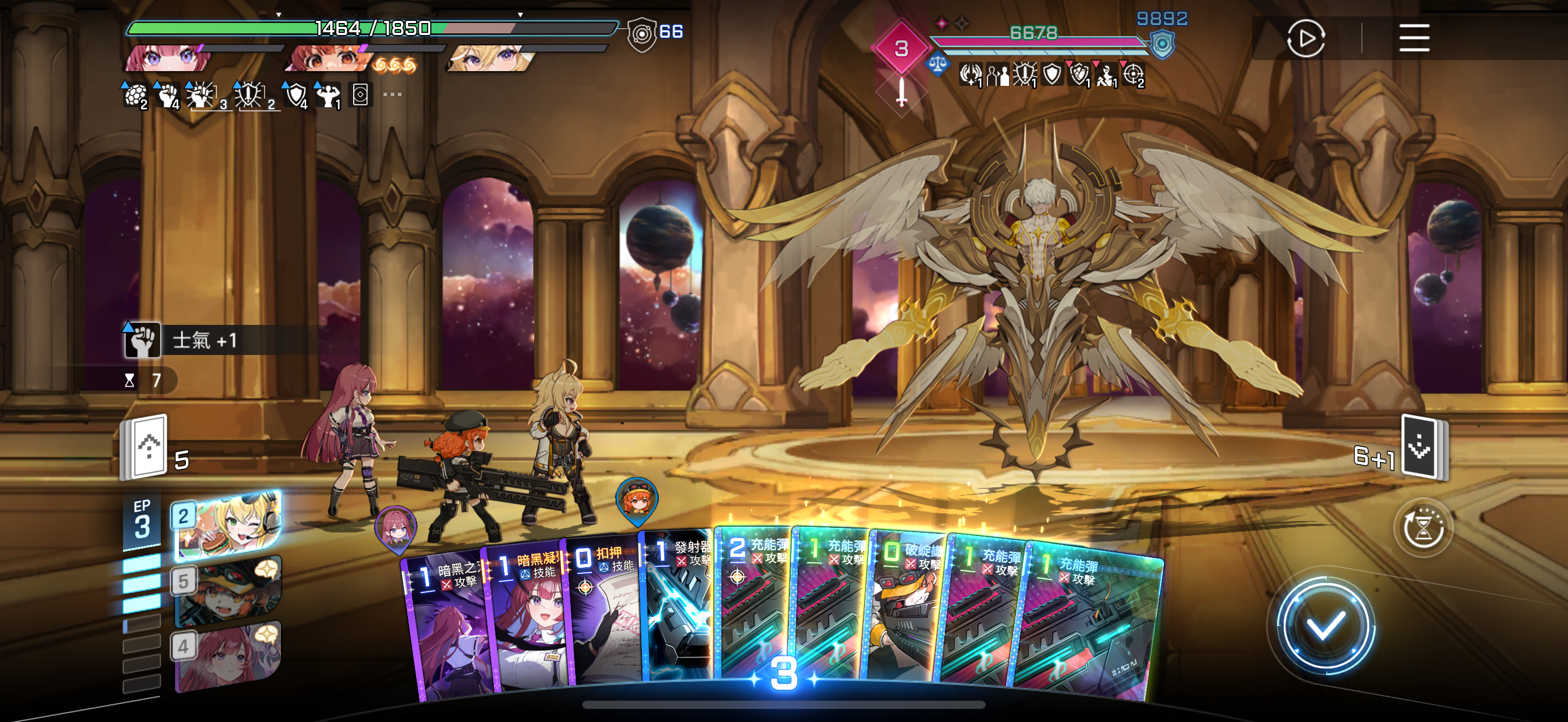Inspect the 士氣 +1 morale buff icon
This screenshot has width=1568, height=722.
pyautogui.click(x=142, y=340)
